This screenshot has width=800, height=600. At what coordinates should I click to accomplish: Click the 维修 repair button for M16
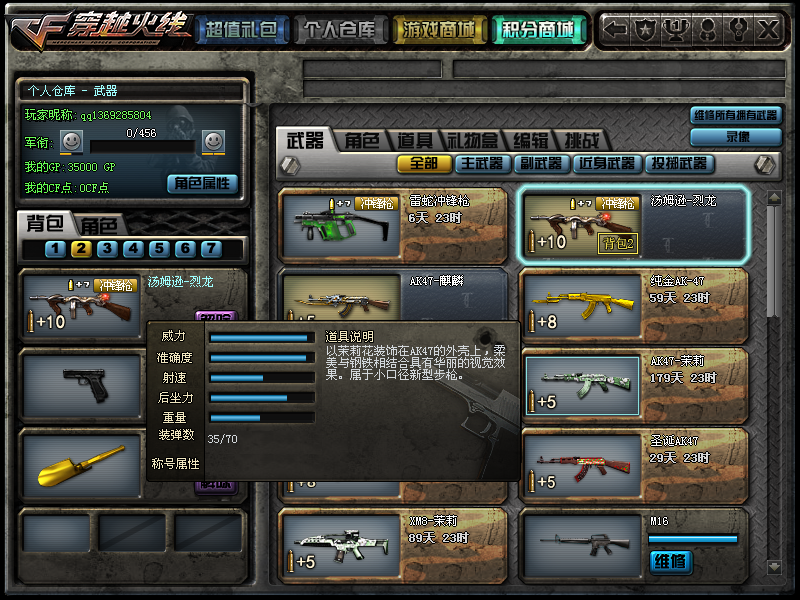(x=670, y=562)
